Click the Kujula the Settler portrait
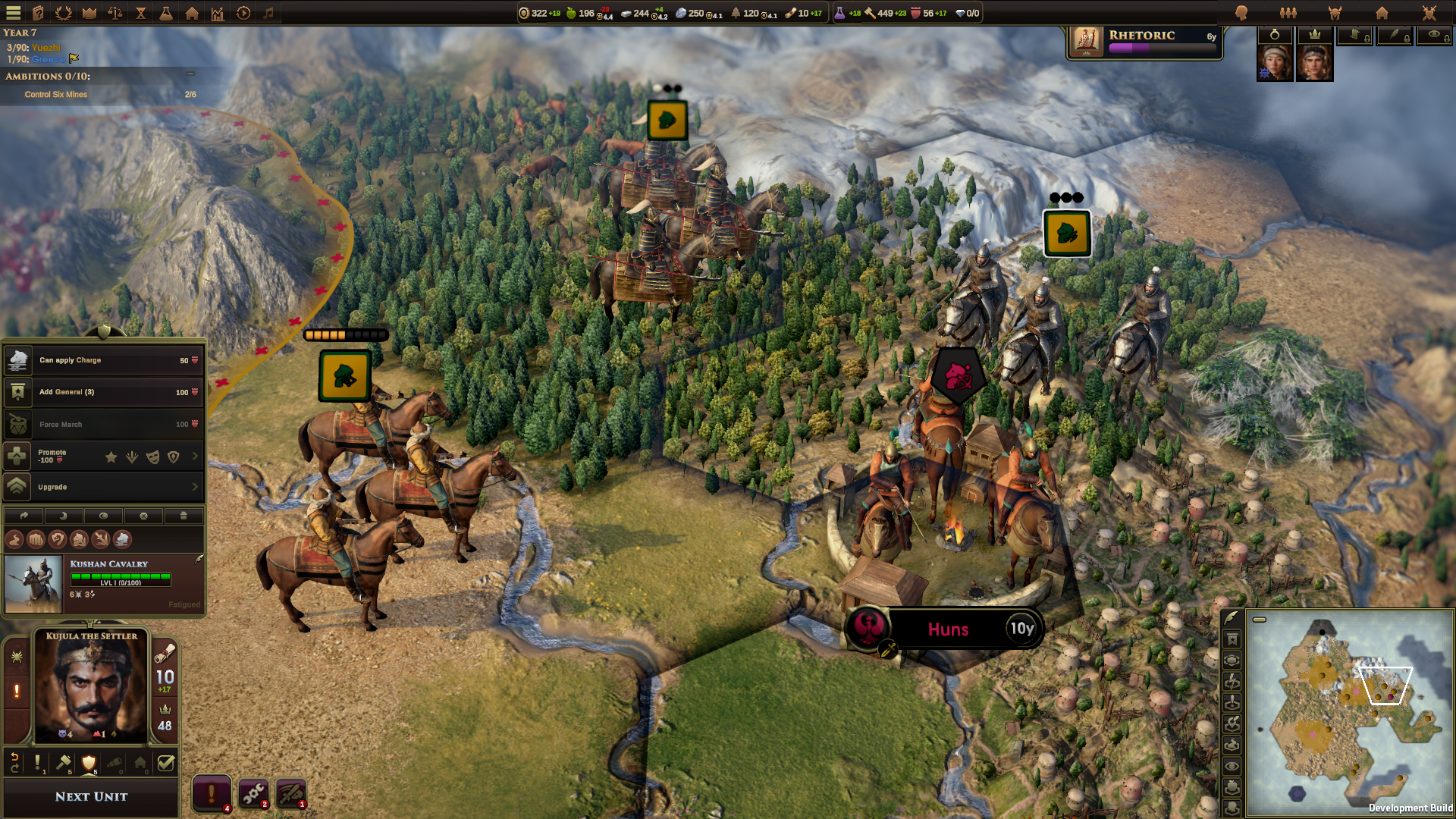The width and height of the screenshot is (1456, 819). click(x=90, y=686)
